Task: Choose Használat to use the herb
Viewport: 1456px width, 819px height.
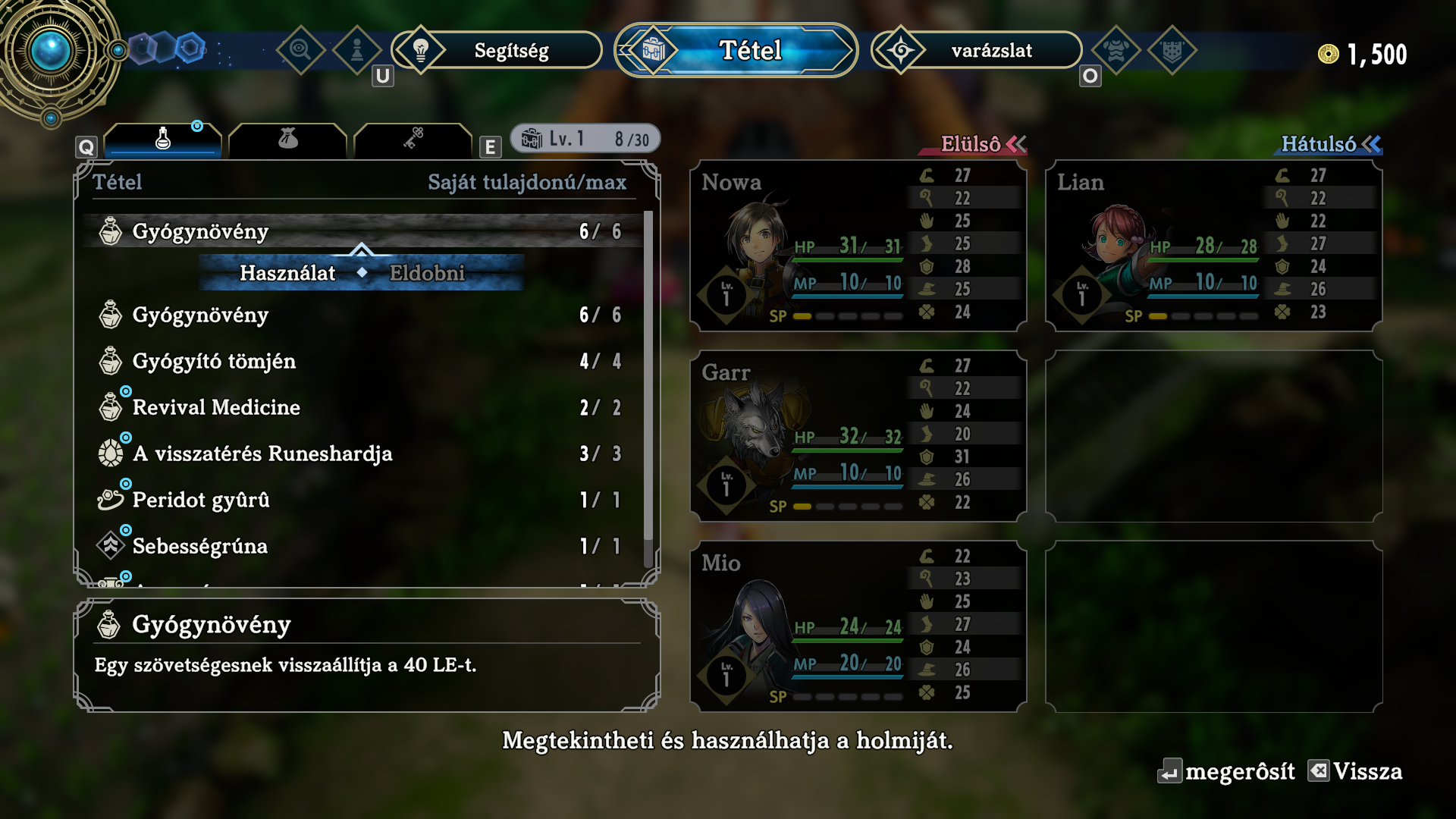Action: pos(287,273)
